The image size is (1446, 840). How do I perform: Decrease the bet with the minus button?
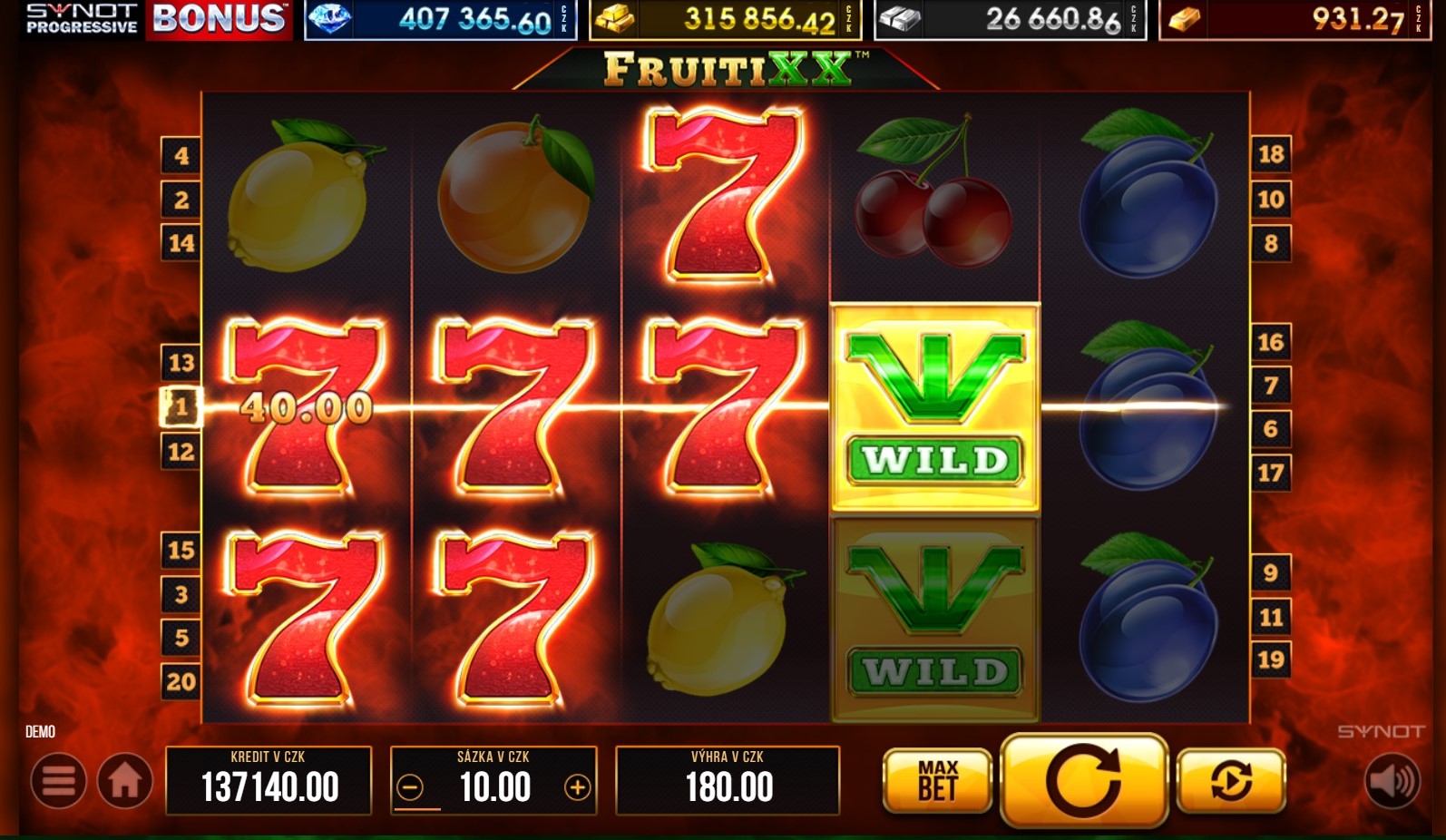point(410,787)
